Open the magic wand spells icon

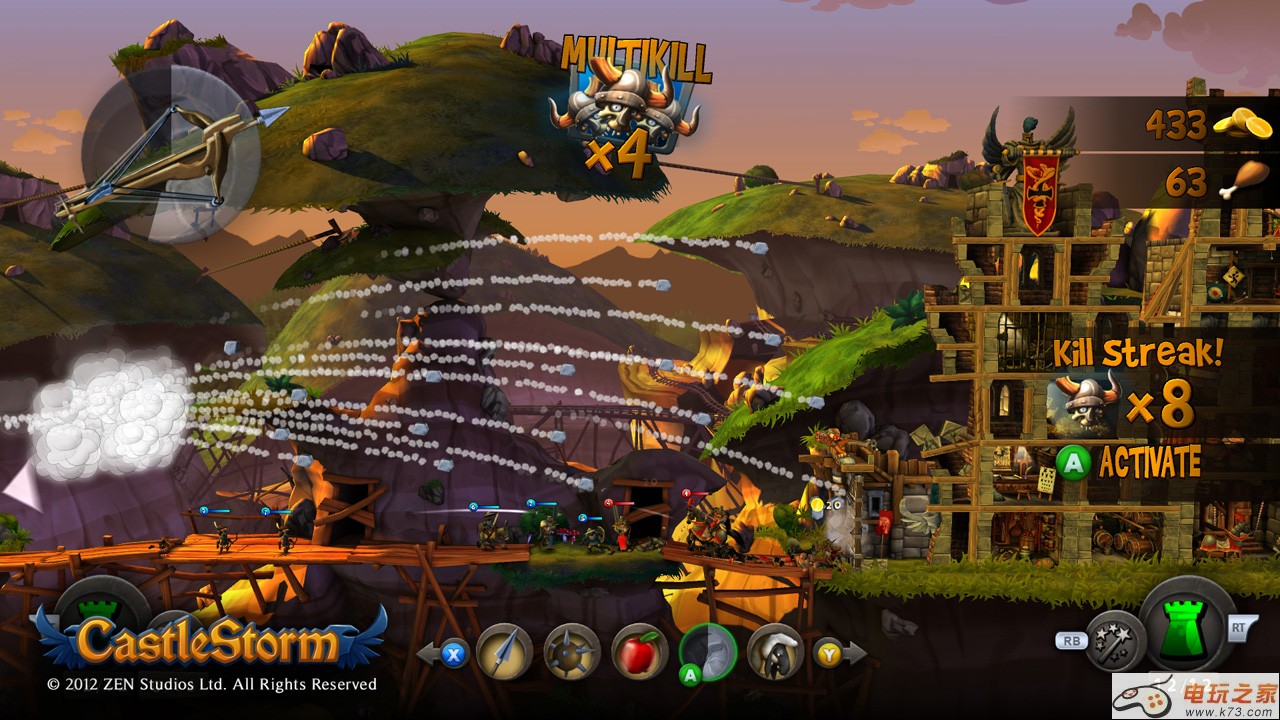[x=1114, y=639]
